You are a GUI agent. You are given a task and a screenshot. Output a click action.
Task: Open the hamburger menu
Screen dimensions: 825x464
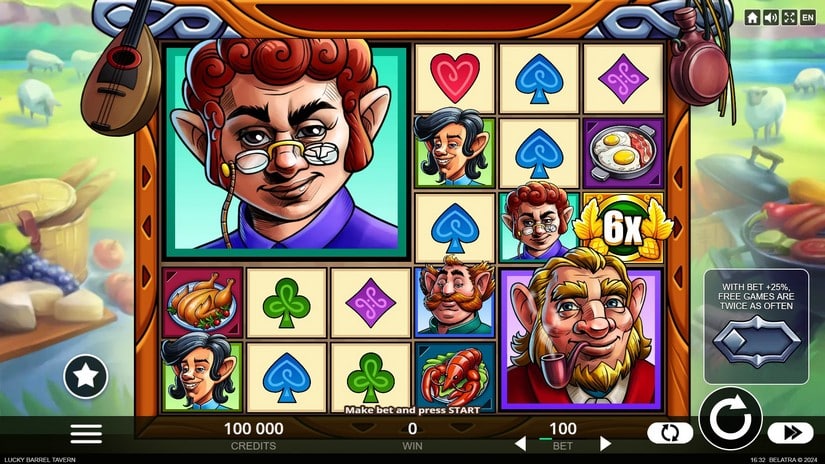tap(86, 433)
